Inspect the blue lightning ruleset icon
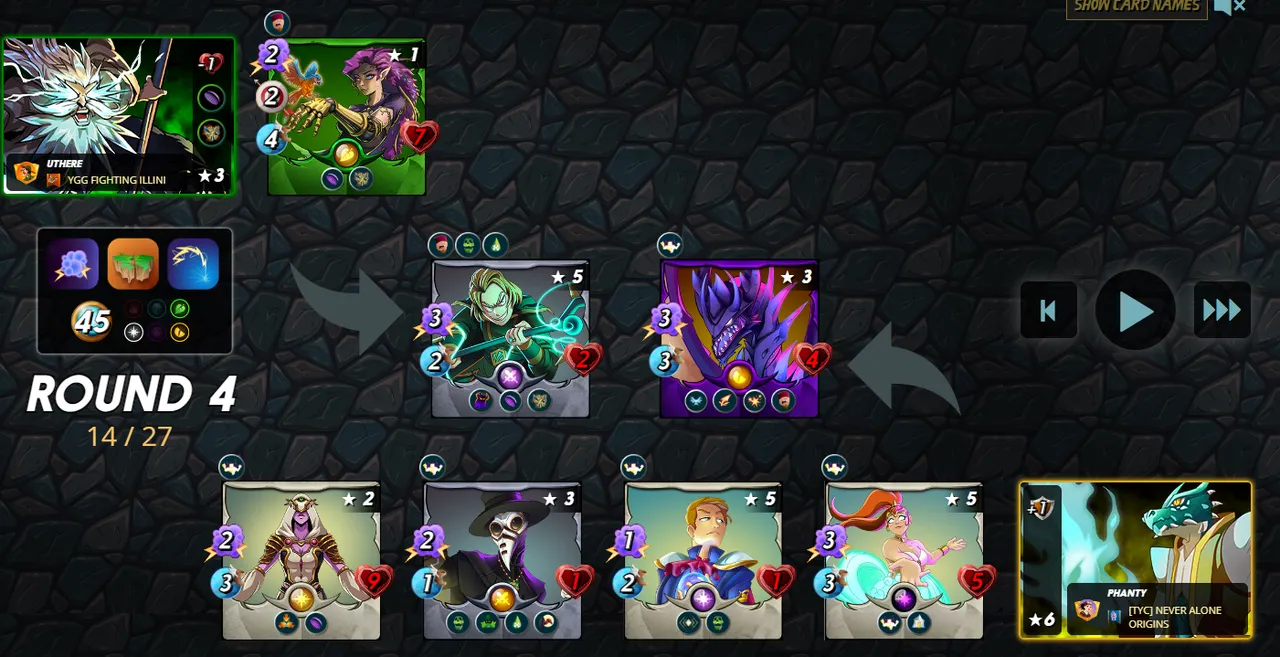Screen dimensions: 1280x657 [x=193, y=264]
